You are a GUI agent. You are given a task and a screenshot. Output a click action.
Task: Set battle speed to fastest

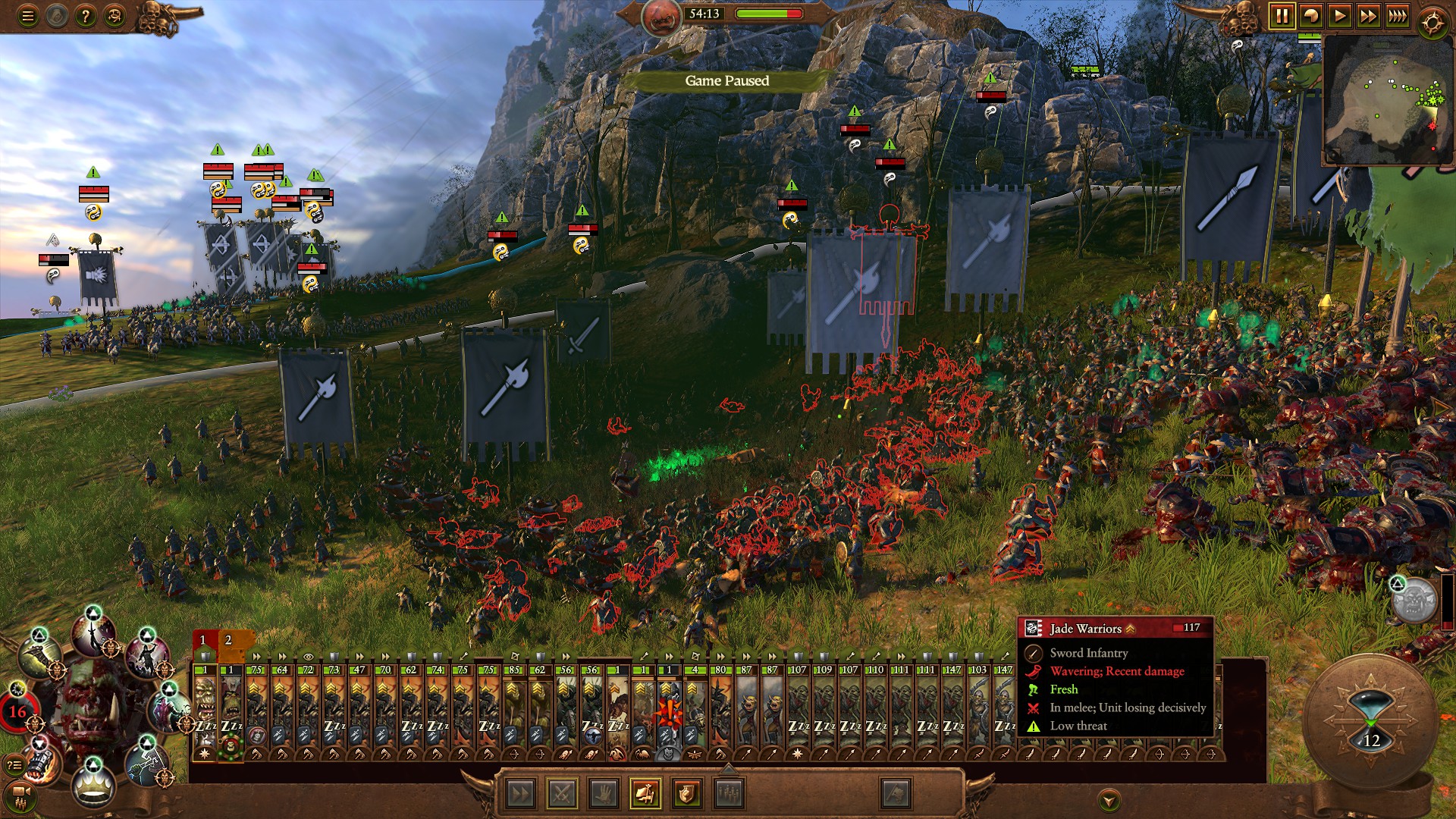coord(1398,16)
